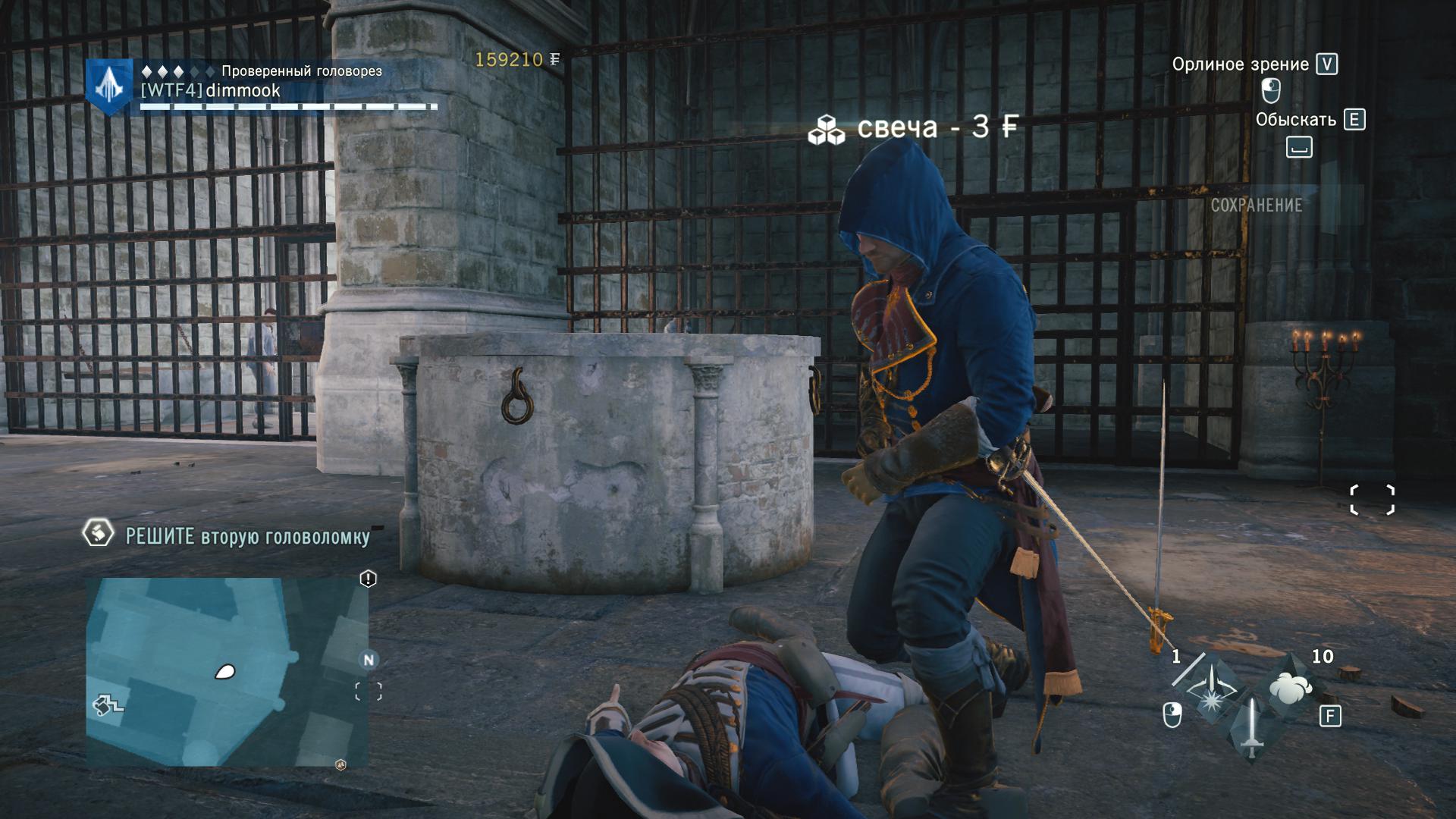Viewport: 1456px width, 819px height.
Task: Click the Assassin emblem beside dimmook
Action: tap(109, 86)
